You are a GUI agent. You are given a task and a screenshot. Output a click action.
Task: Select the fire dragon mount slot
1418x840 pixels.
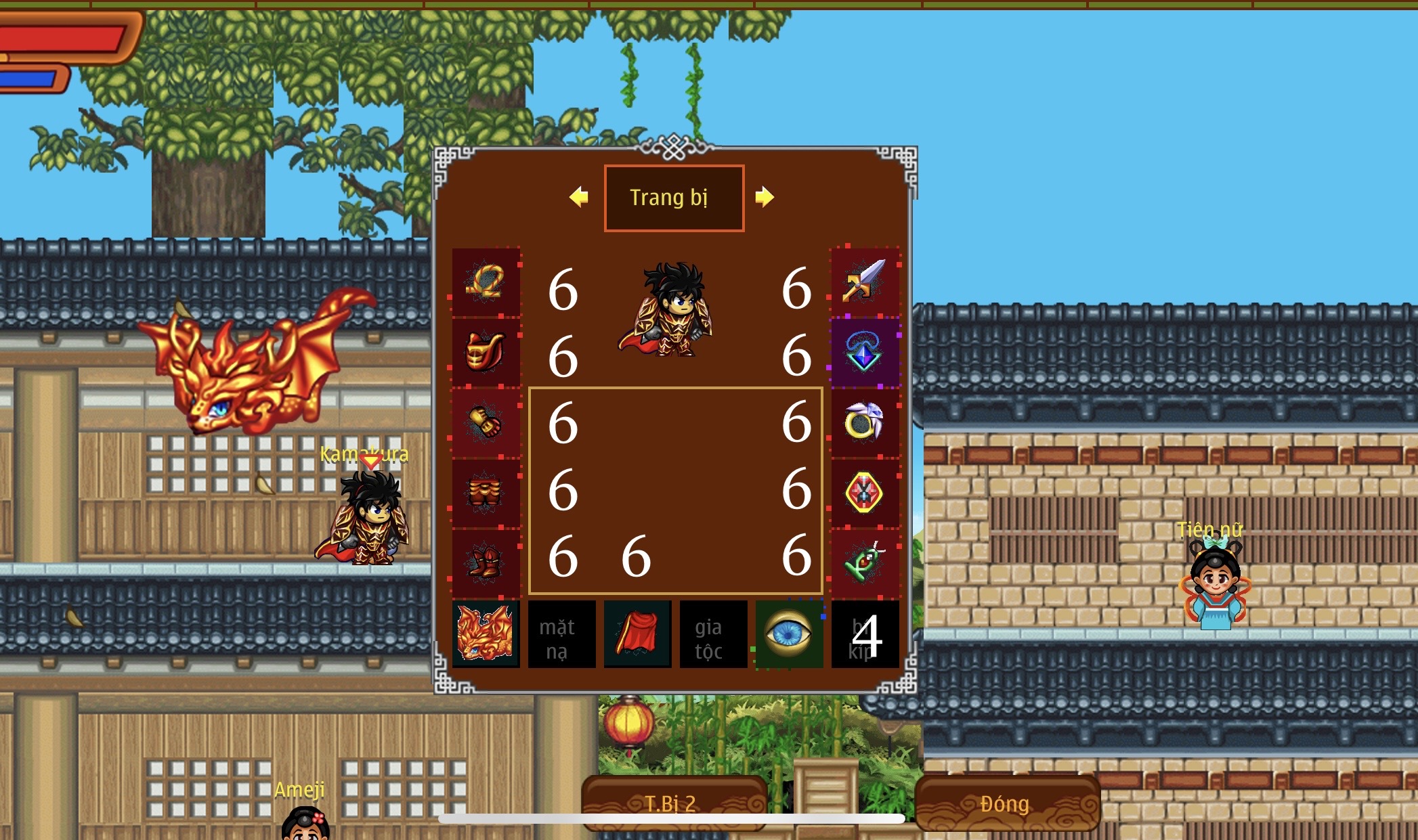click(486, 634)
